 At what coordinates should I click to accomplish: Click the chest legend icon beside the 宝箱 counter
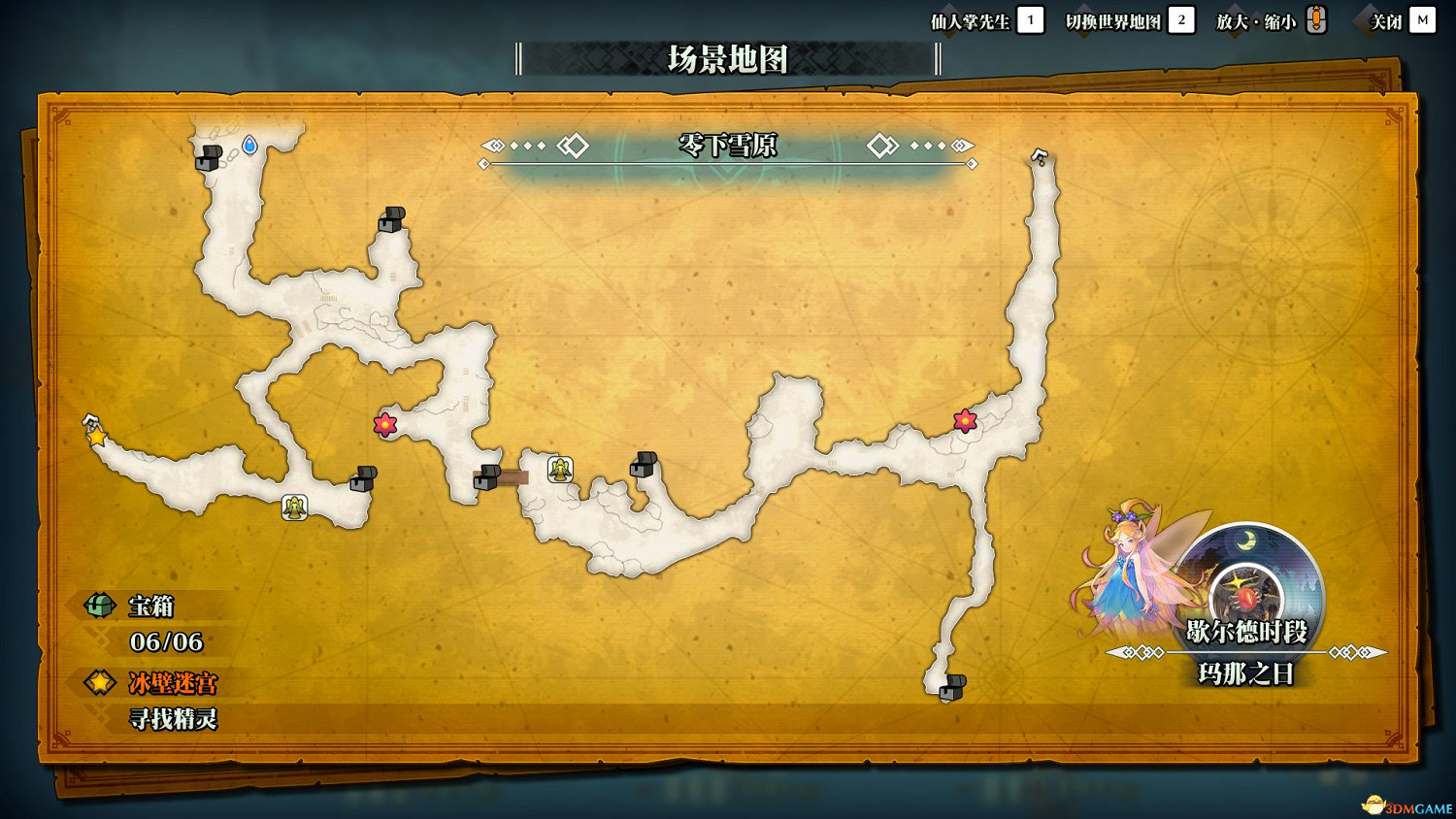click(x=98, y=606)
